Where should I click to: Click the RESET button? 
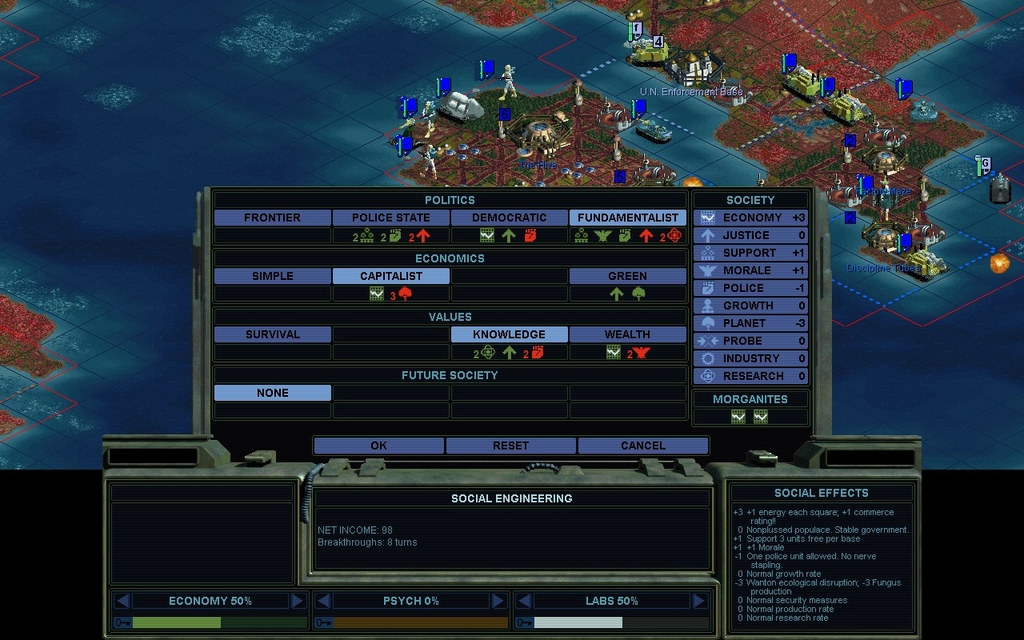click(x=510, y=446)
